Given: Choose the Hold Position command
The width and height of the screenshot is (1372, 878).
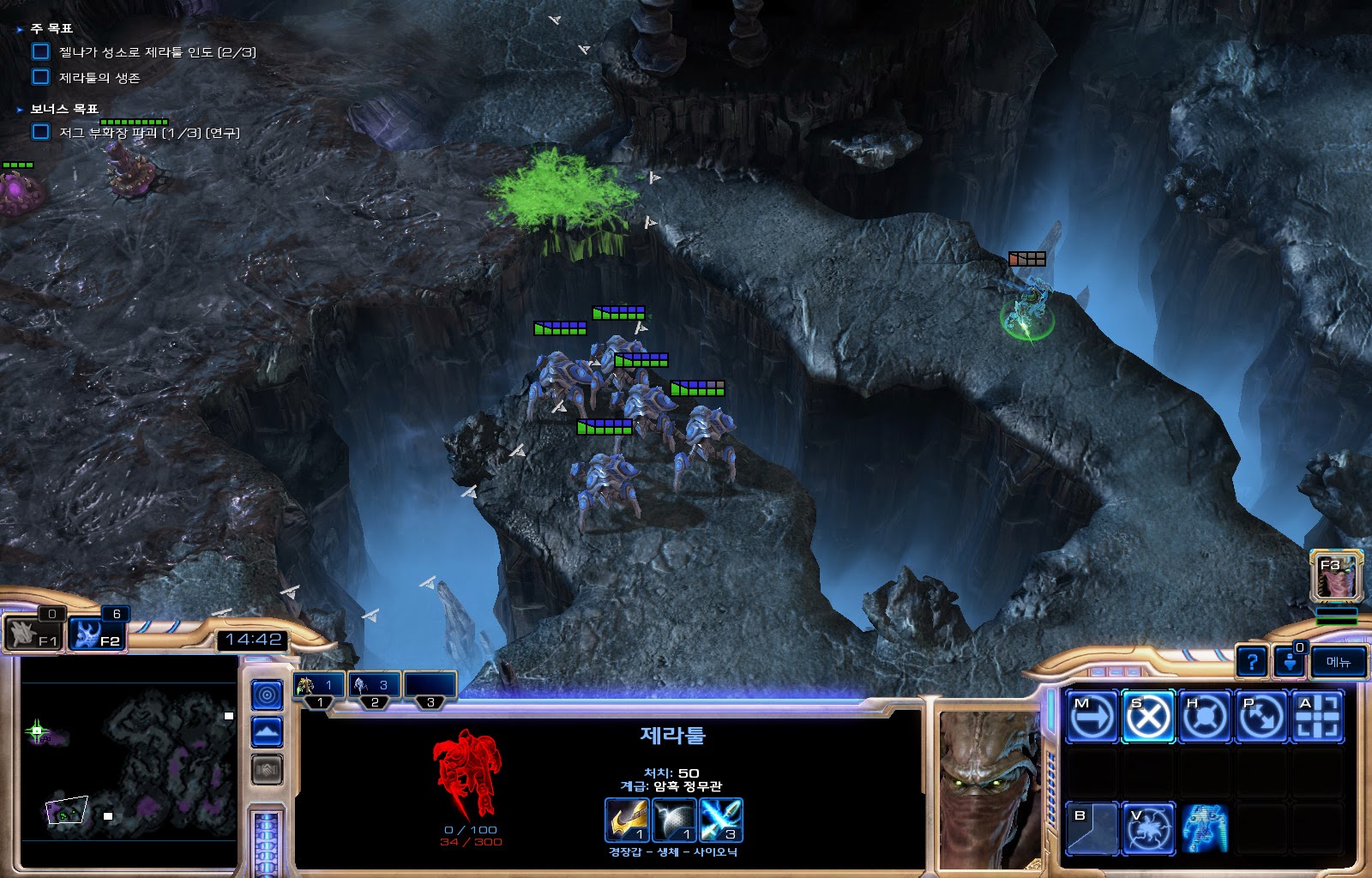Looking at the screenshot, I should pos(1205,716).
